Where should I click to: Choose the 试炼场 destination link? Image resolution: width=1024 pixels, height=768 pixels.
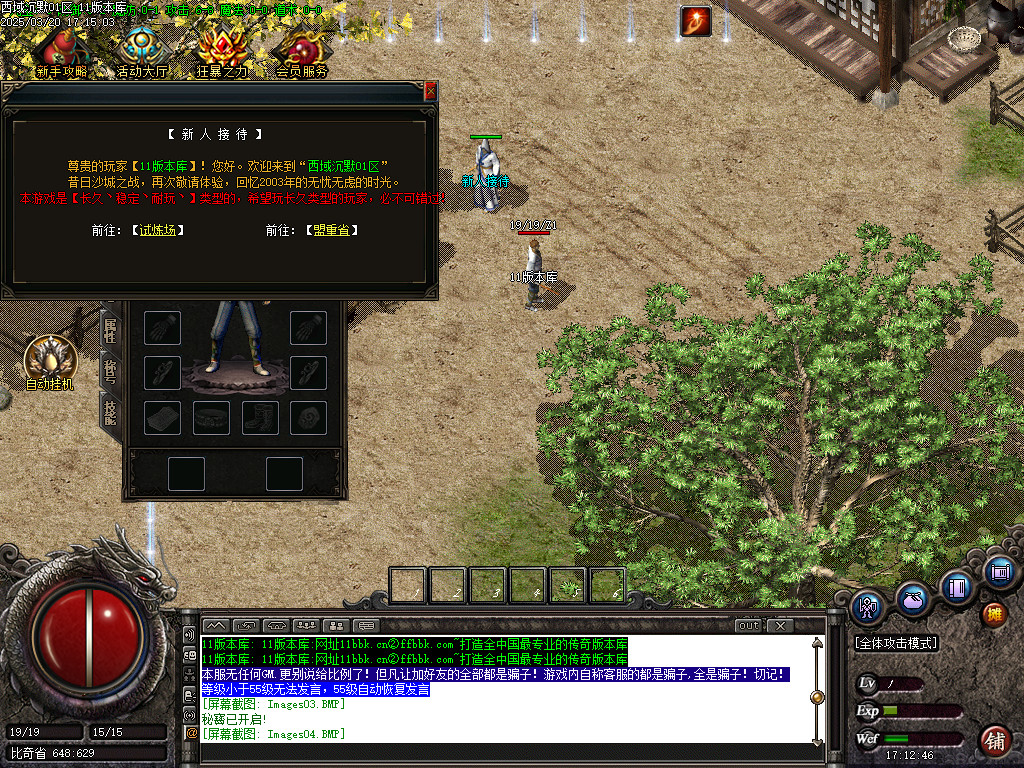point(158,230)
